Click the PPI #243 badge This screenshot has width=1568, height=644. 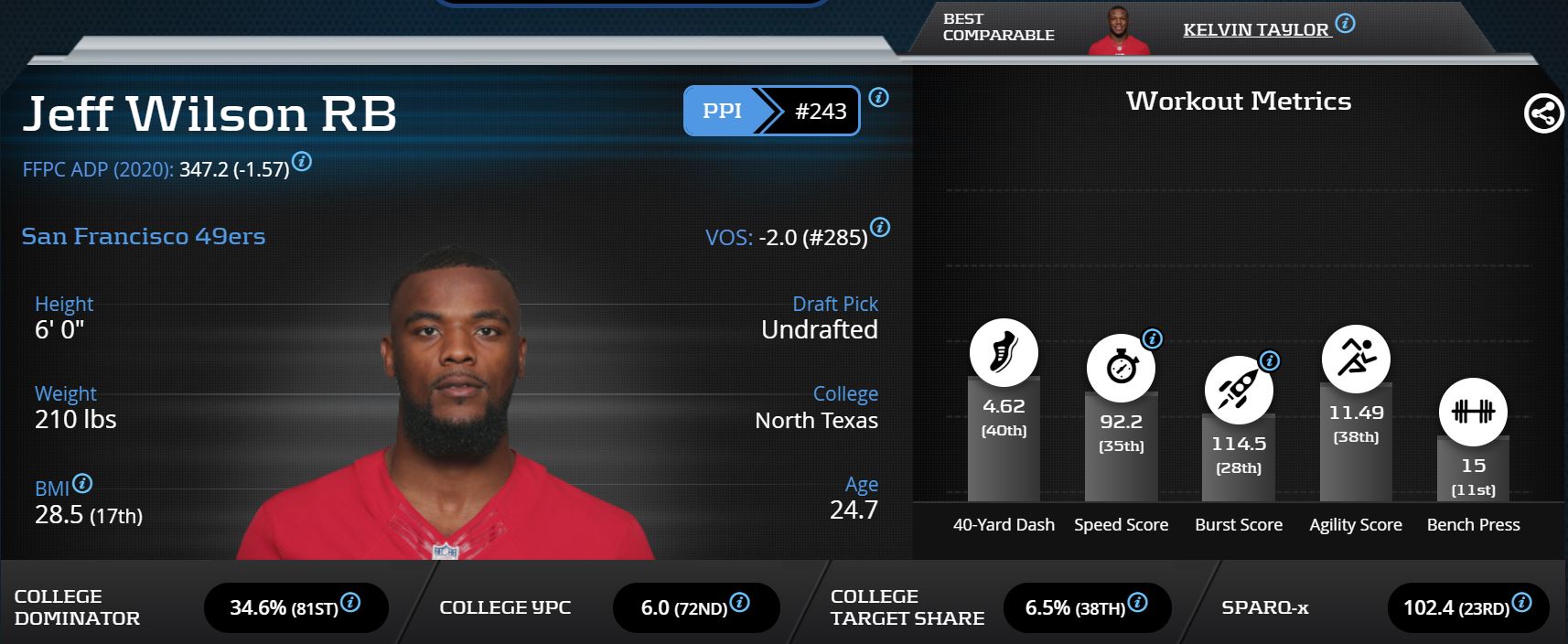(771, 111)
